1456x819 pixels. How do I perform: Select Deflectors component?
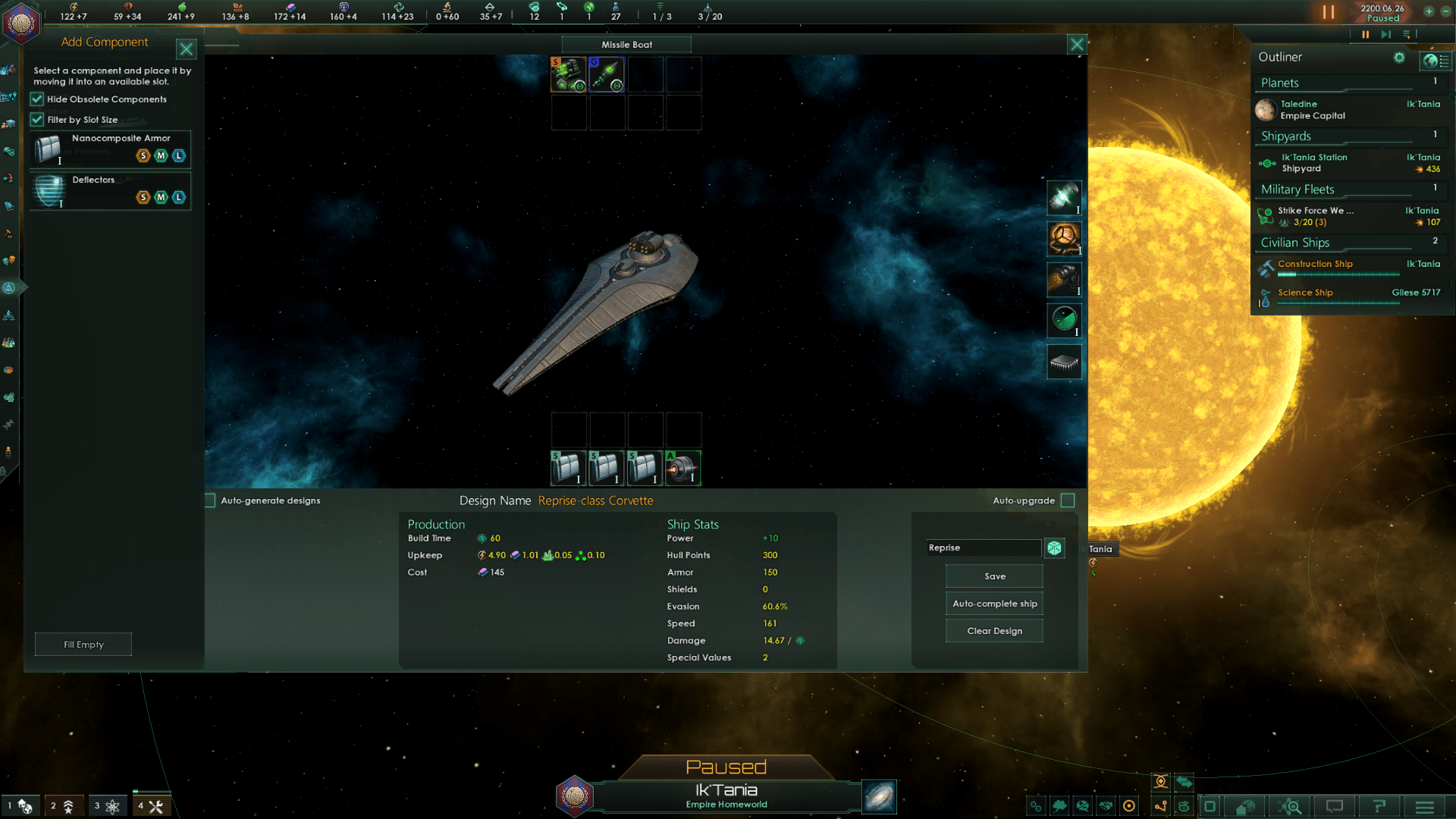tap(110, 190)
